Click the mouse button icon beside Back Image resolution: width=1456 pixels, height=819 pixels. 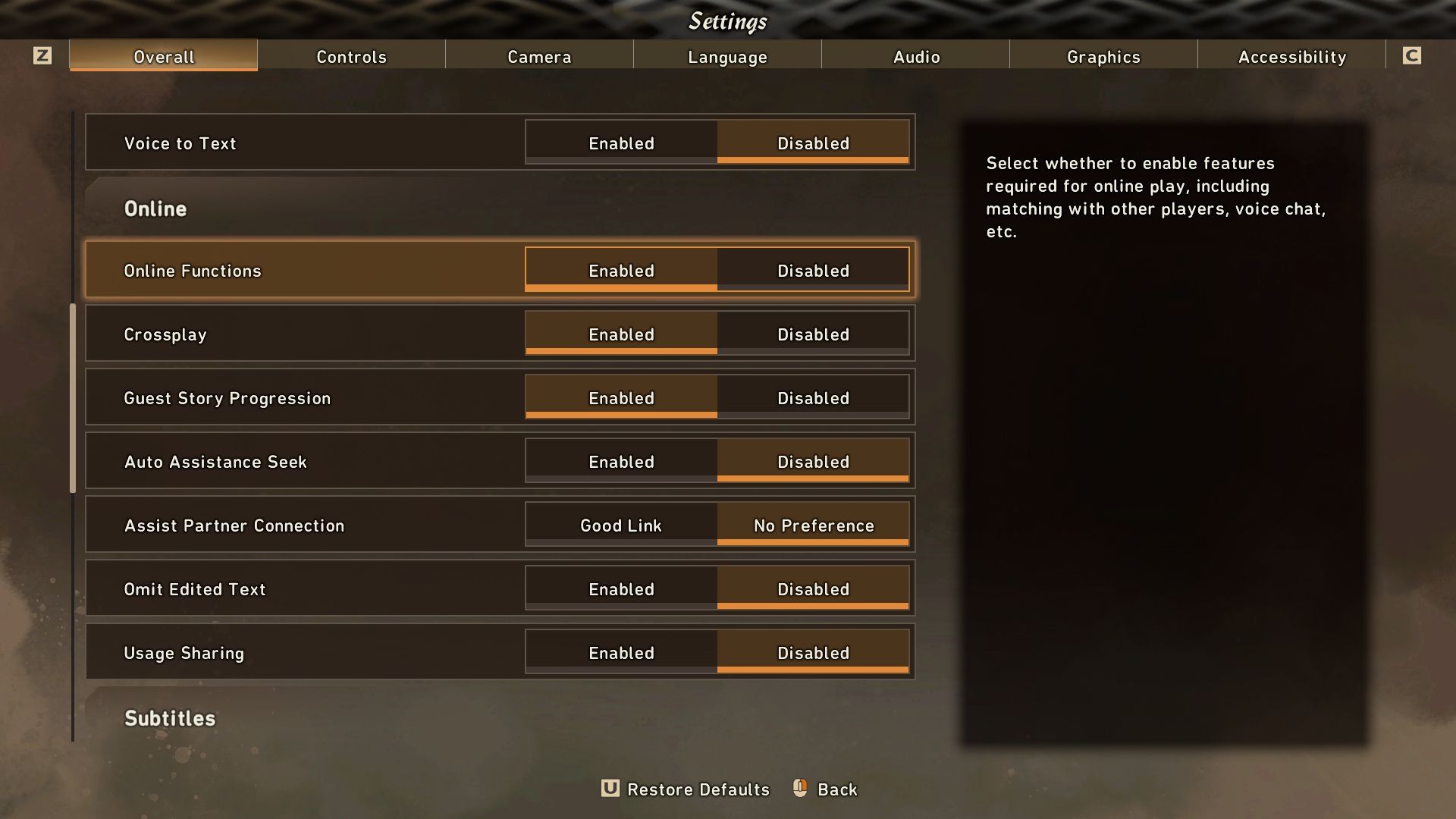[x=799, y=789]
